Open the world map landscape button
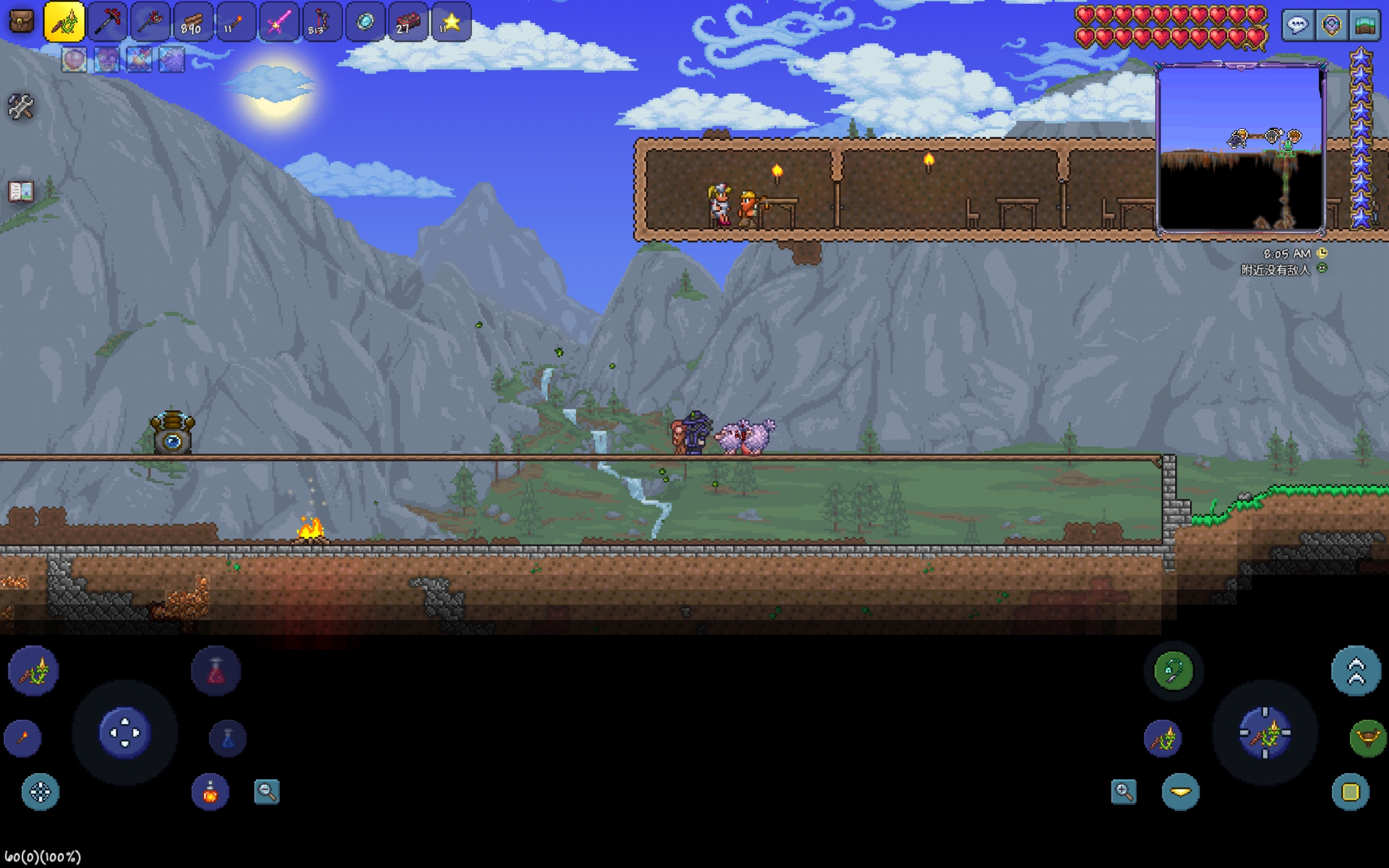This screenshot has width=1389, height=868. [x=1366, y=25]
